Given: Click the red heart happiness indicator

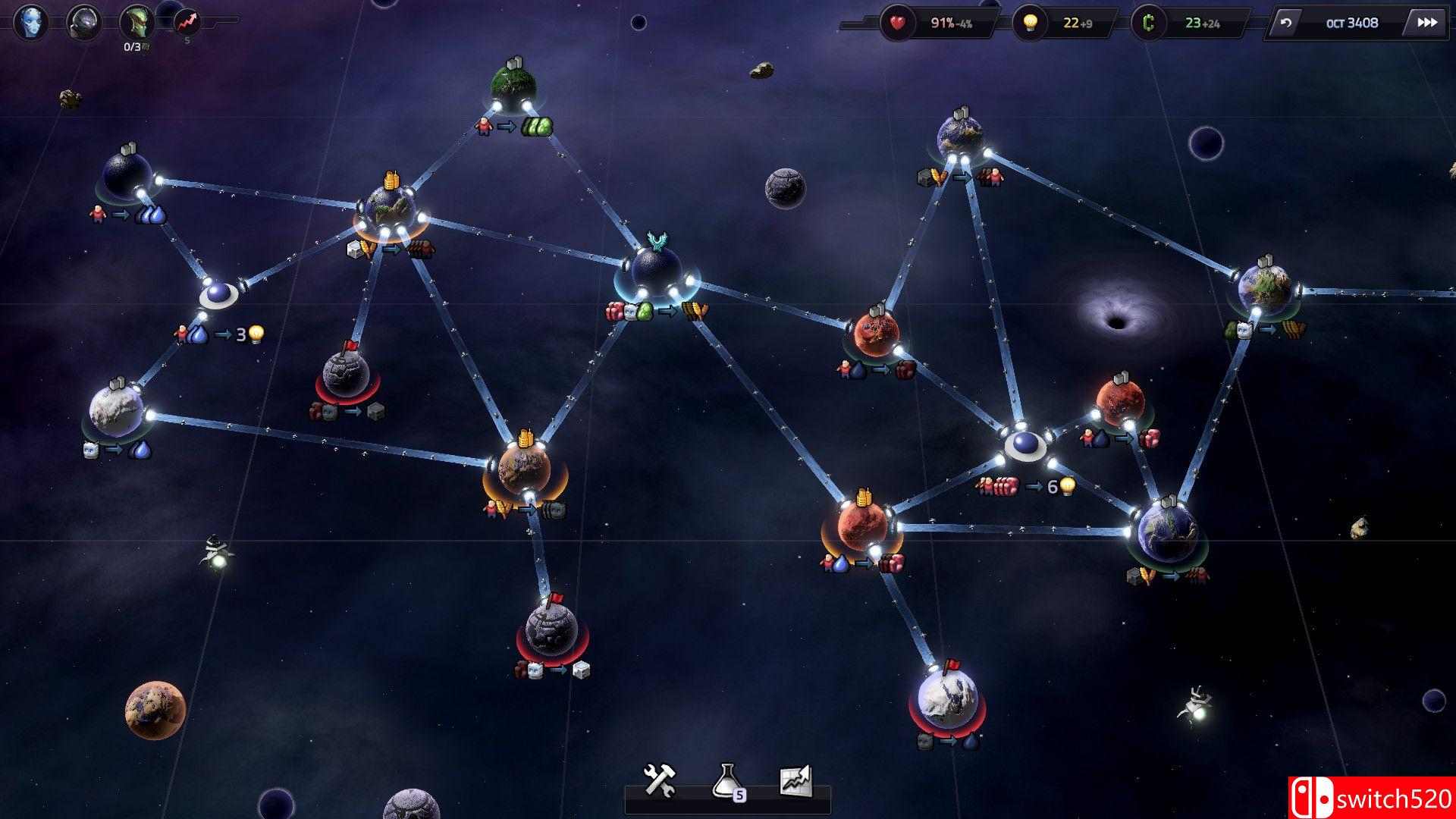Looking at the screenshot, I should [896, 22].
